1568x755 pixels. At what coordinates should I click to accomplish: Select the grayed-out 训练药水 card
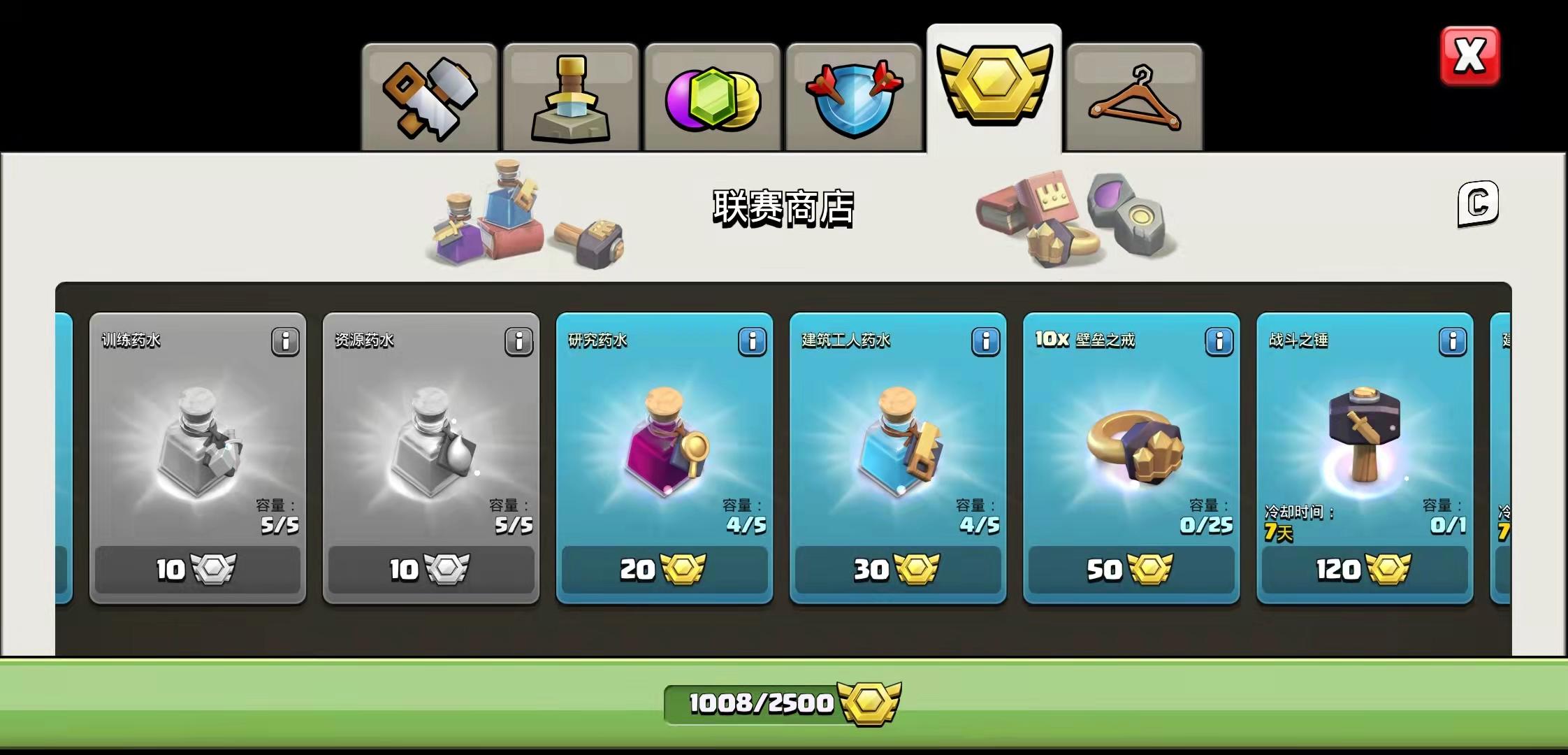pos(198,454)
